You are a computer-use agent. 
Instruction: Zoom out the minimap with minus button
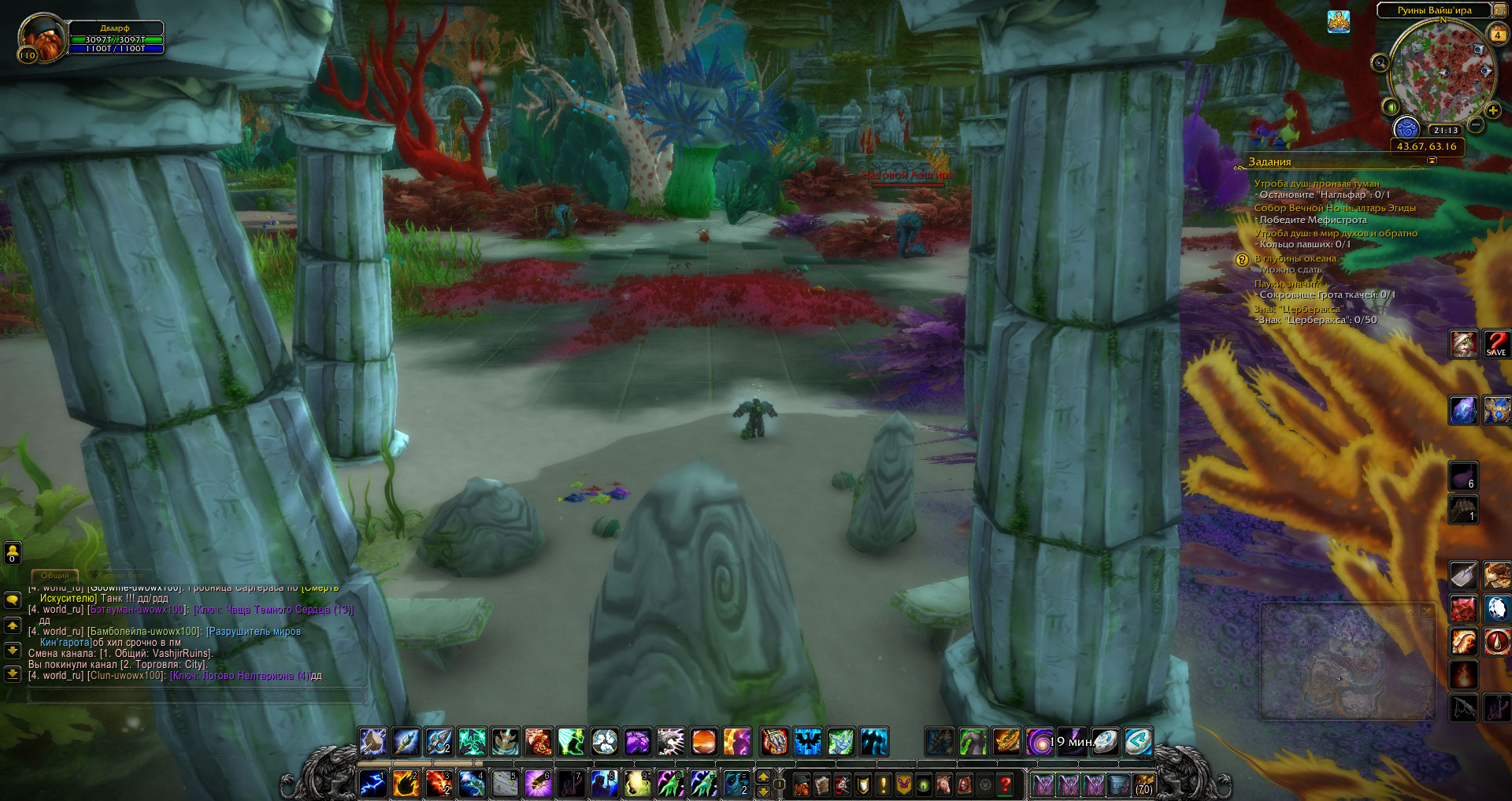click(1476, 124)
